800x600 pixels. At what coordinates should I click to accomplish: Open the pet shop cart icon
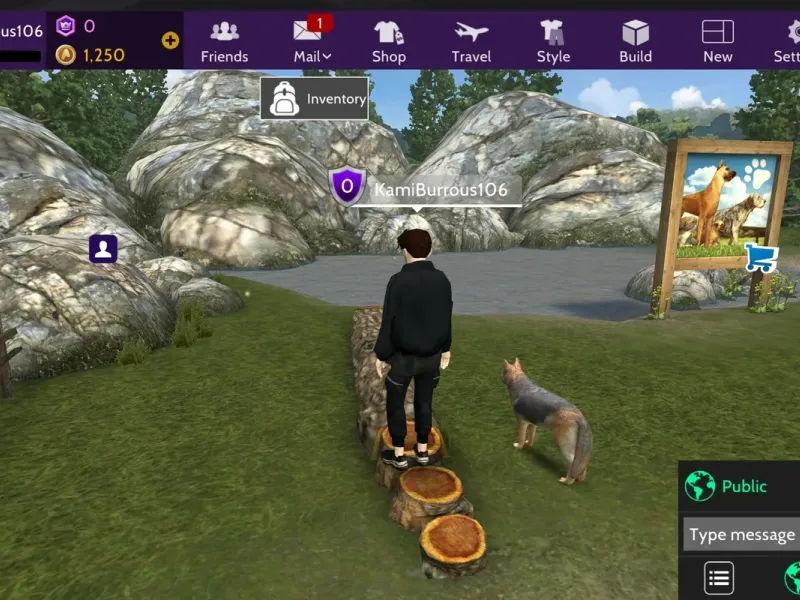click(761, 258)
